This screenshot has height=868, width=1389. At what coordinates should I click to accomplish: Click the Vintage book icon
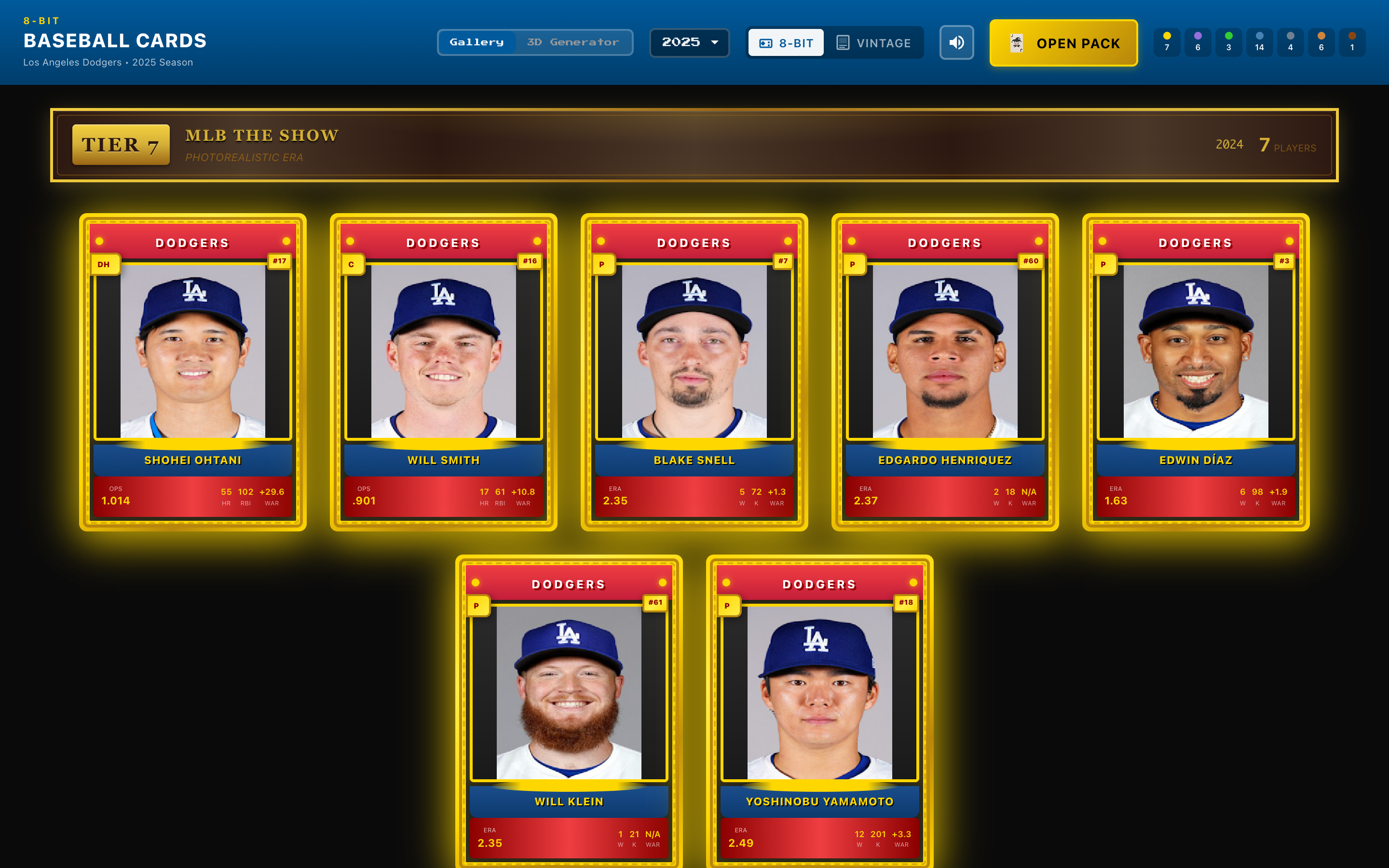[x=843, y=42]
